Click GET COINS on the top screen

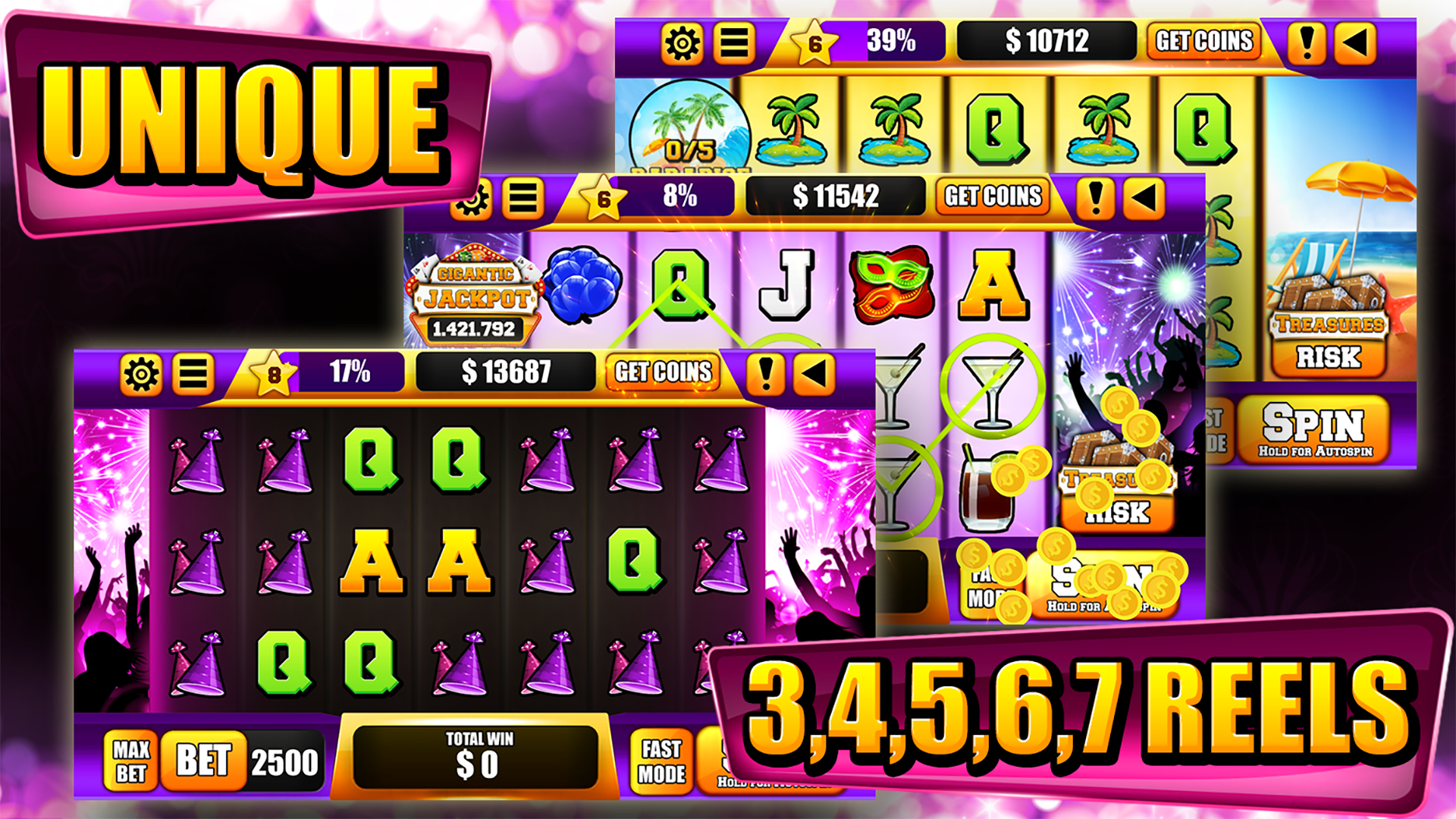pos(1204,40)
